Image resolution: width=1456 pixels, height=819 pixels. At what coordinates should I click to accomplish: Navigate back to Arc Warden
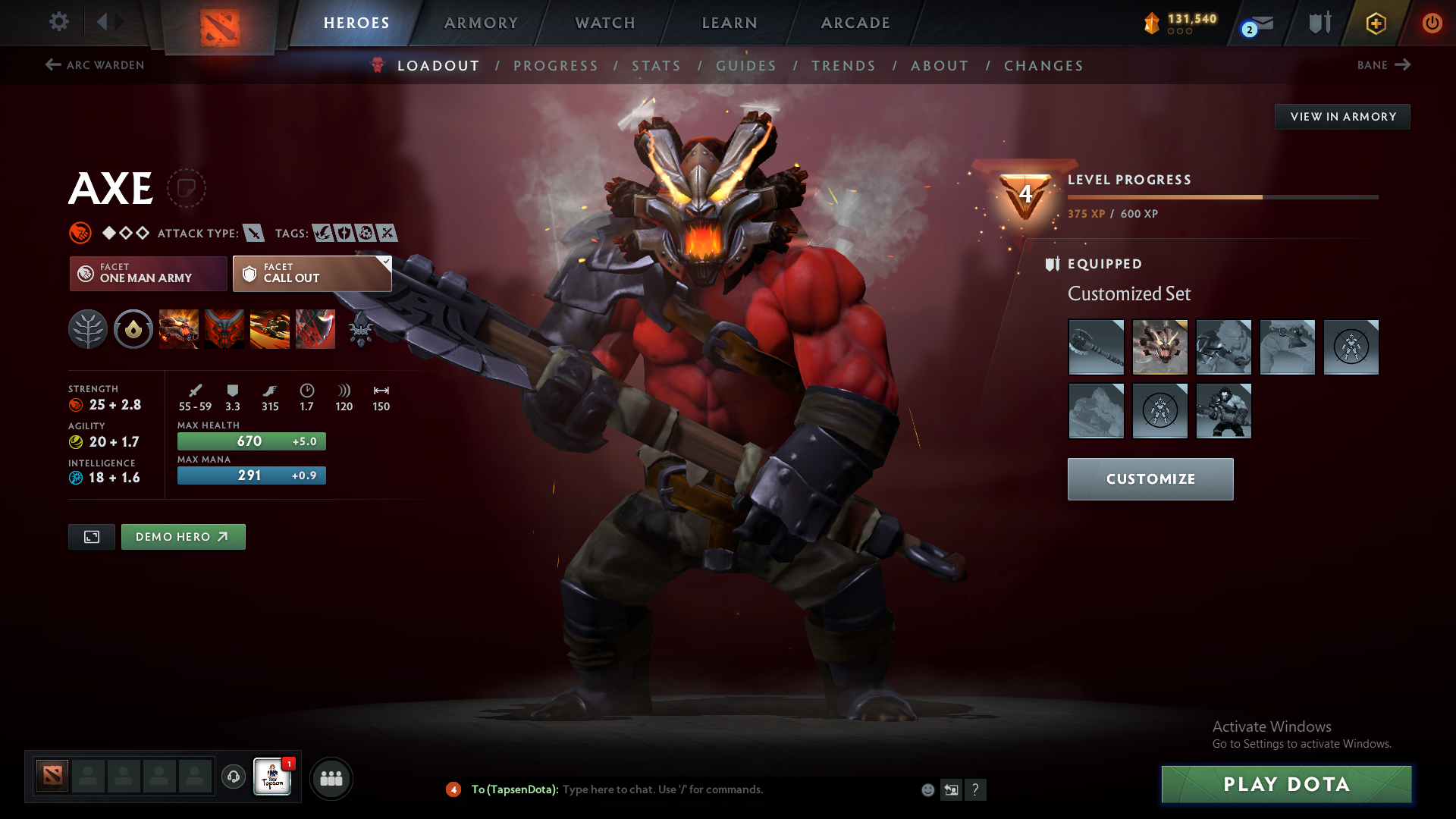click(94, 65)
